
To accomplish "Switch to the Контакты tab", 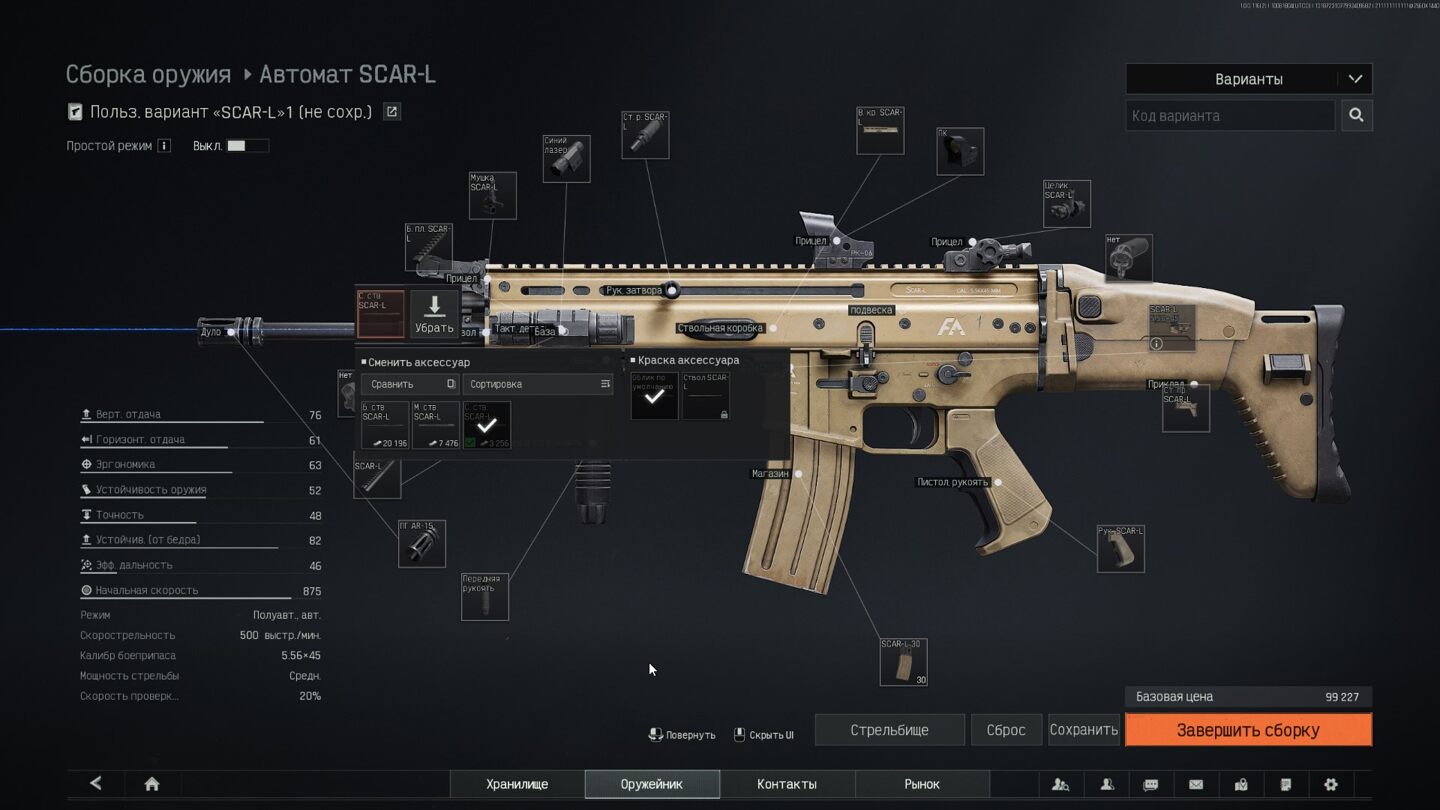I will (787, 784).
